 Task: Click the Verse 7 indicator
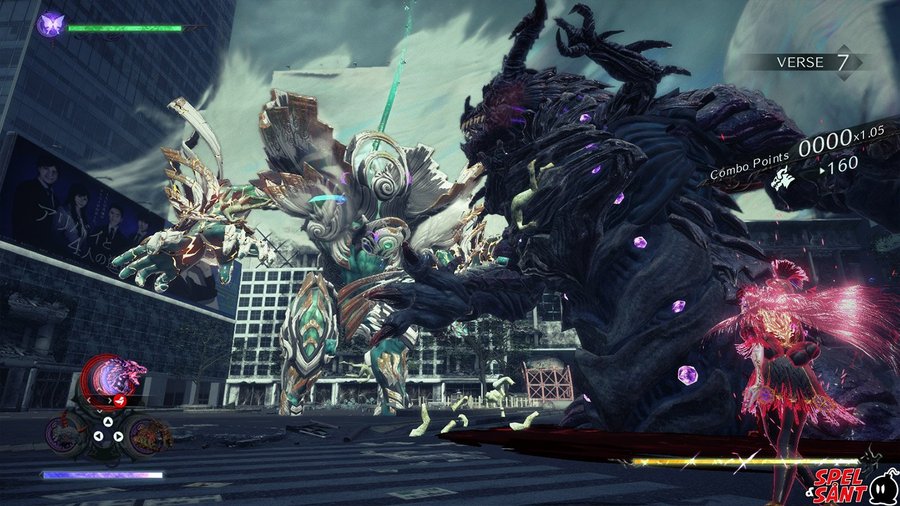(817, 62)
